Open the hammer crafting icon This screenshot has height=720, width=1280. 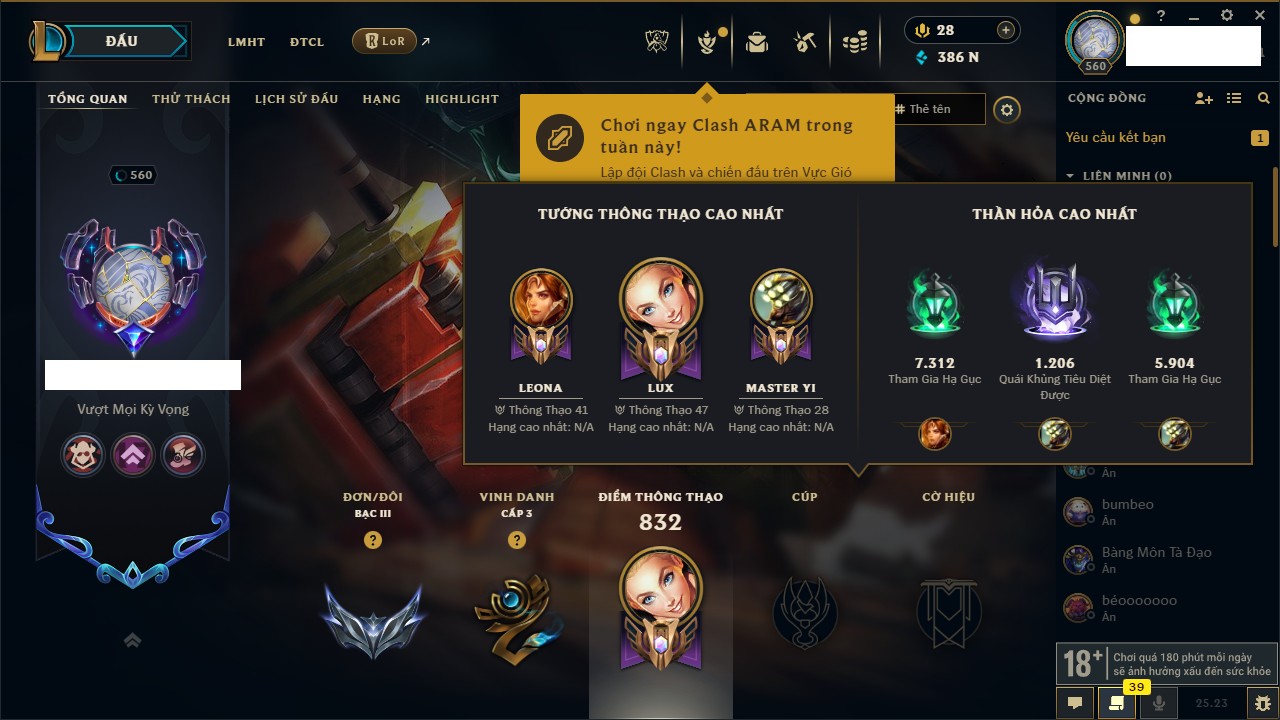pos(805,42)
